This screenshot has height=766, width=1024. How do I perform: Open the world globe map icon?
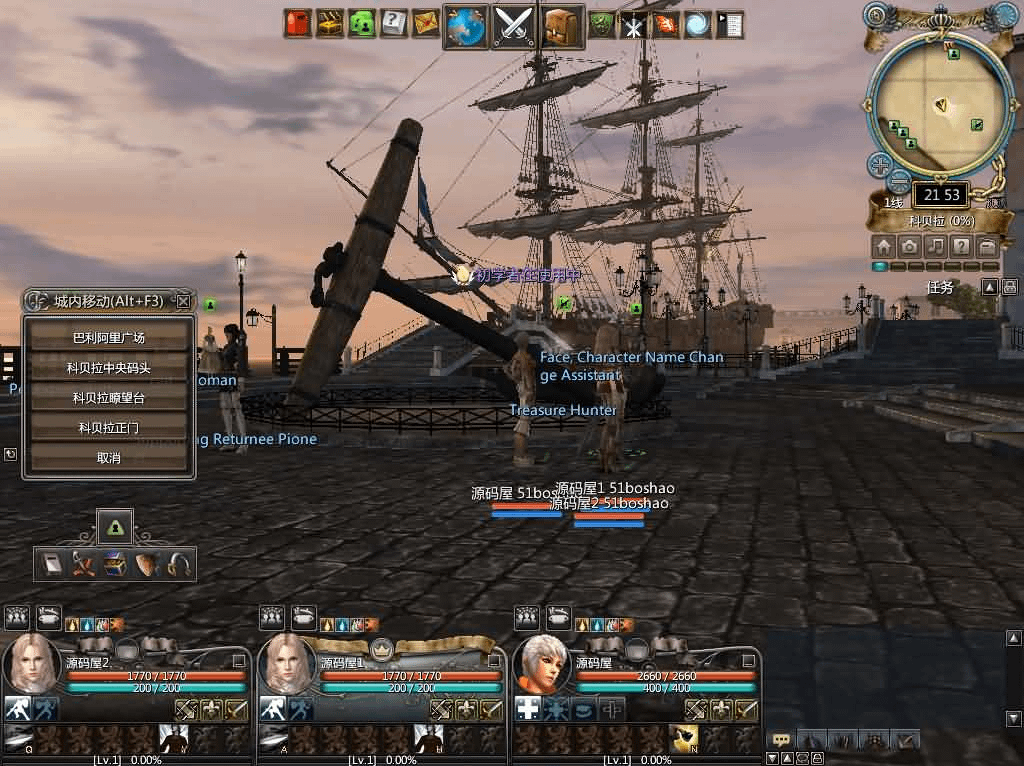click(467, 25)
